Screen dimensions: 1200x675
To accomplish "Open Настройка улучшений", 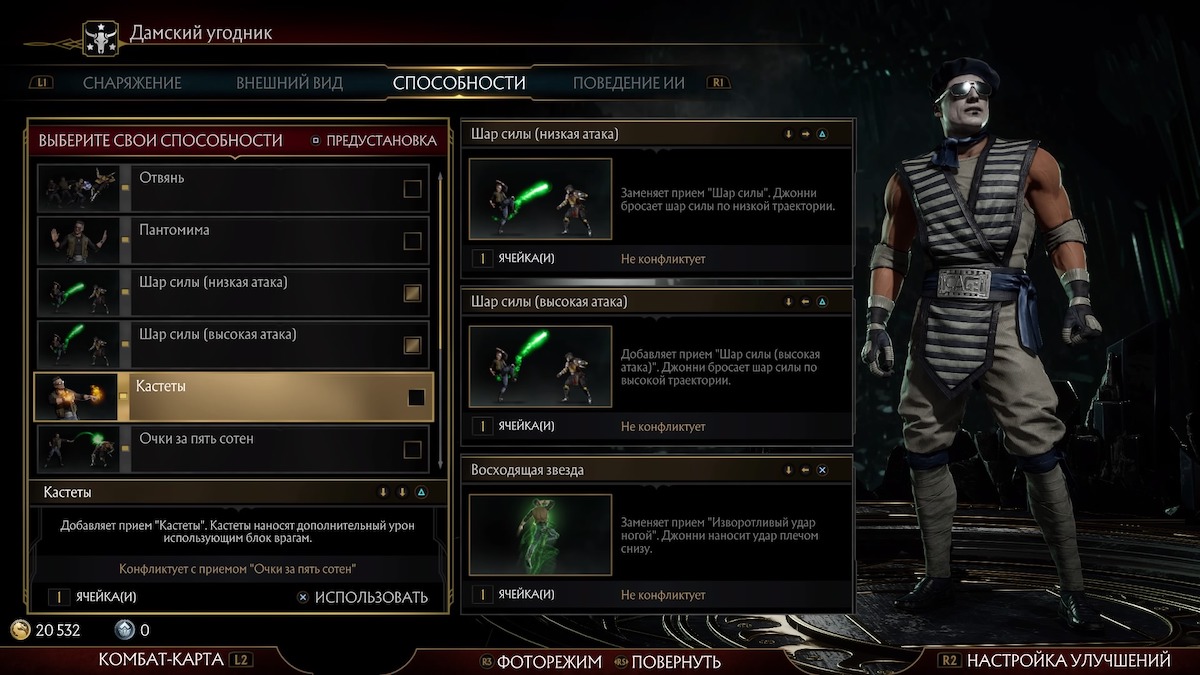I will (x=1068, y=660).
